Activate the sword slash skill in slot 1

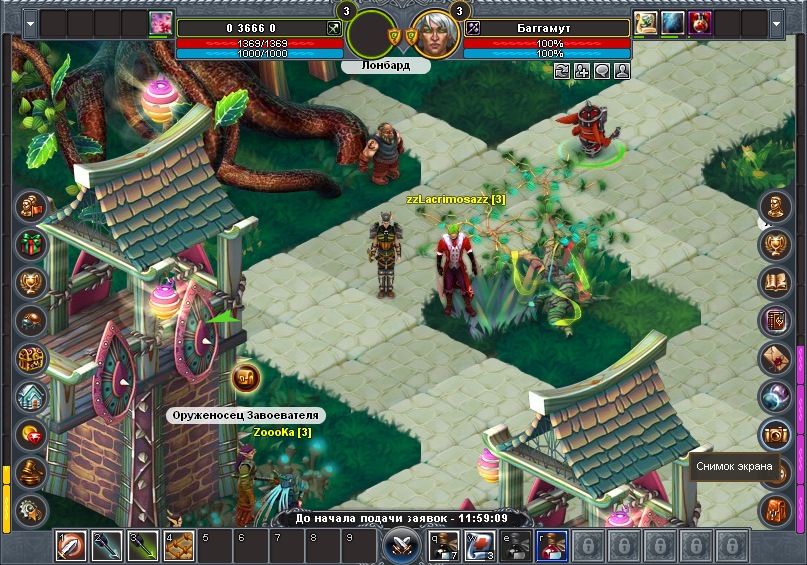click(70, 546)
